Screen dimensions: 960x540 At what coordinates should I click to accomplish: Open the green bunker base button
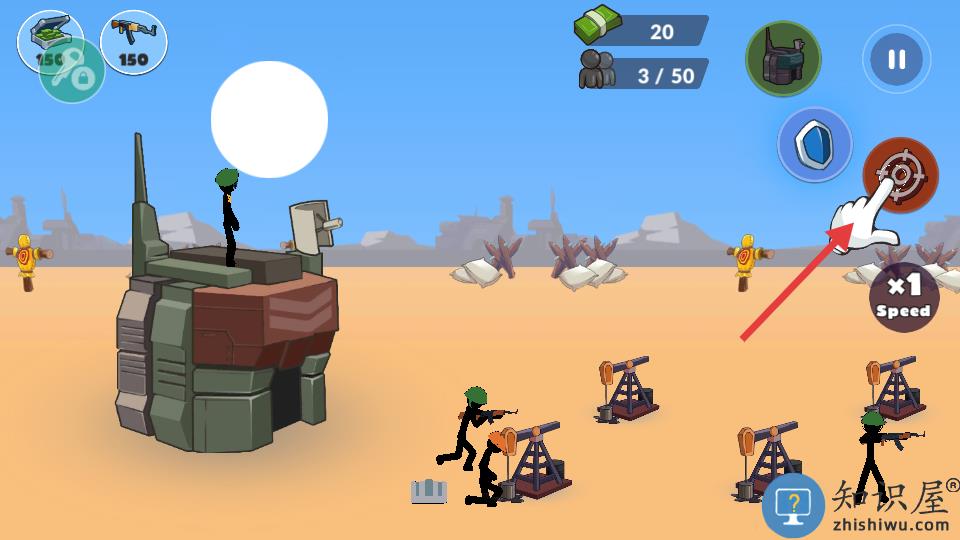coord(783,59)
